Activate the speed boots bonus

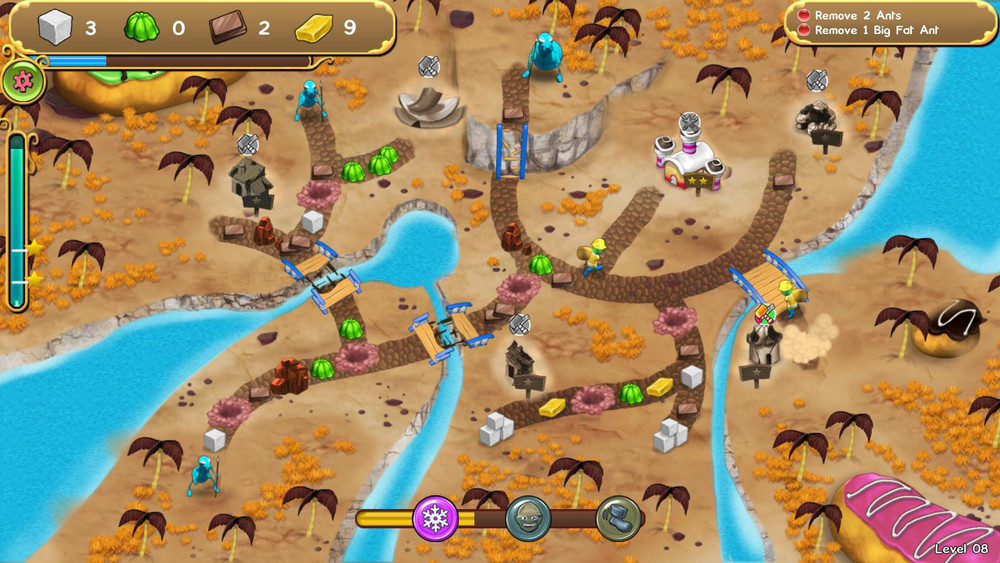(618, 518)
